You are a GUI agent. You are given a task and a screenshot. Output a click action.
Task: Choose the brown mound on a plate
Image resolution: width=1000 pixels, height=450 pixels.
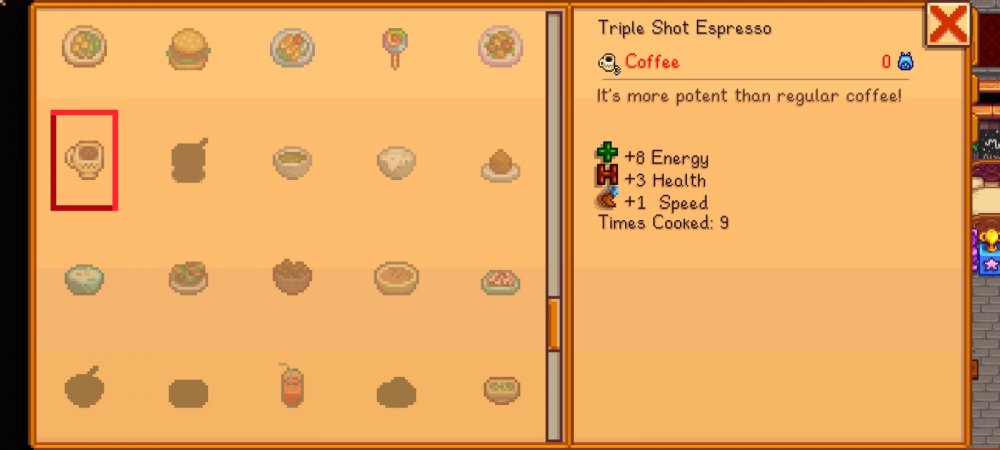point(500,164)
